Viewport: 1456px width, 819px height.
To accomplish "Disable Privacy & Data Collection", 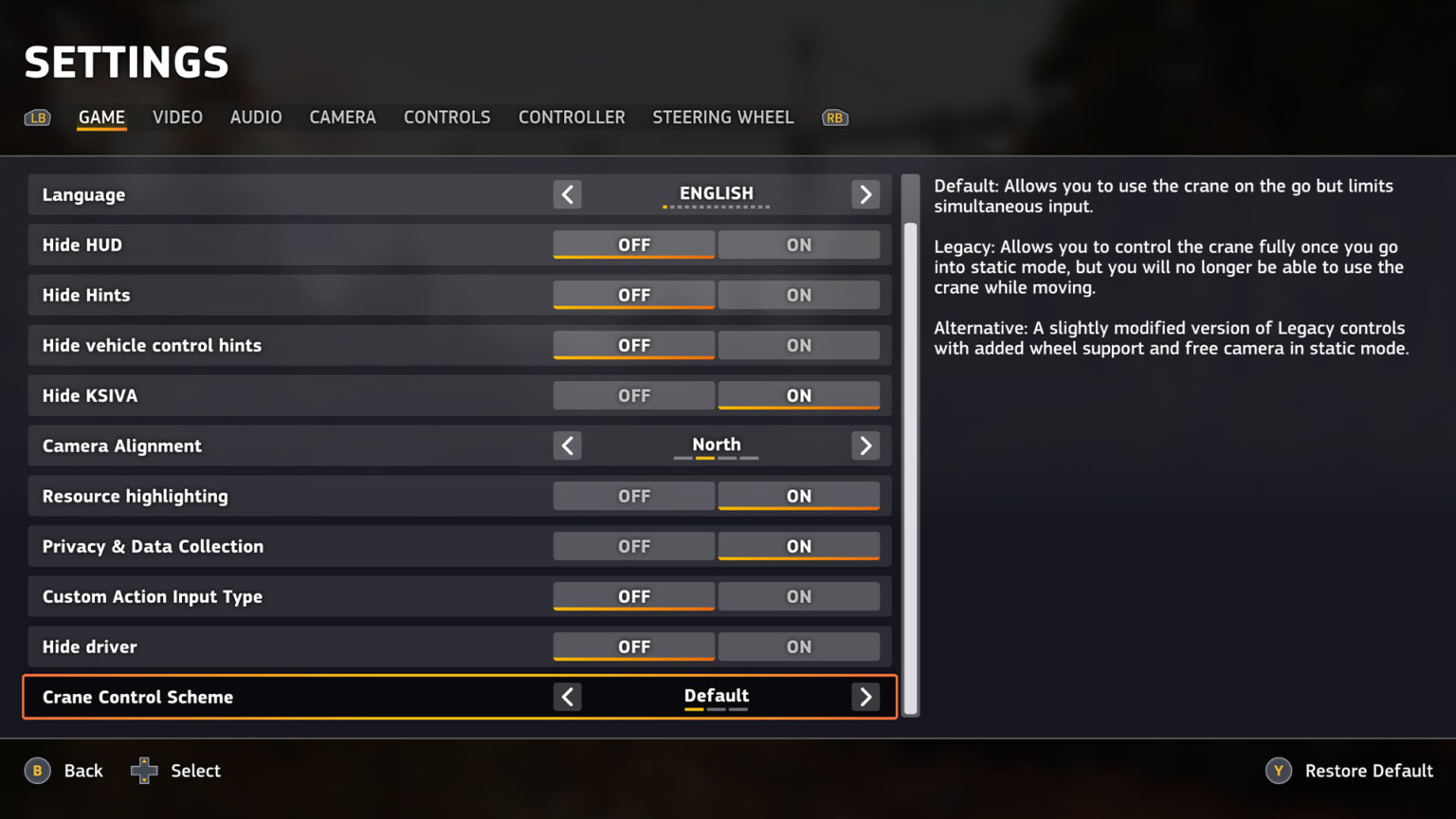I will [x=633, y=546].
